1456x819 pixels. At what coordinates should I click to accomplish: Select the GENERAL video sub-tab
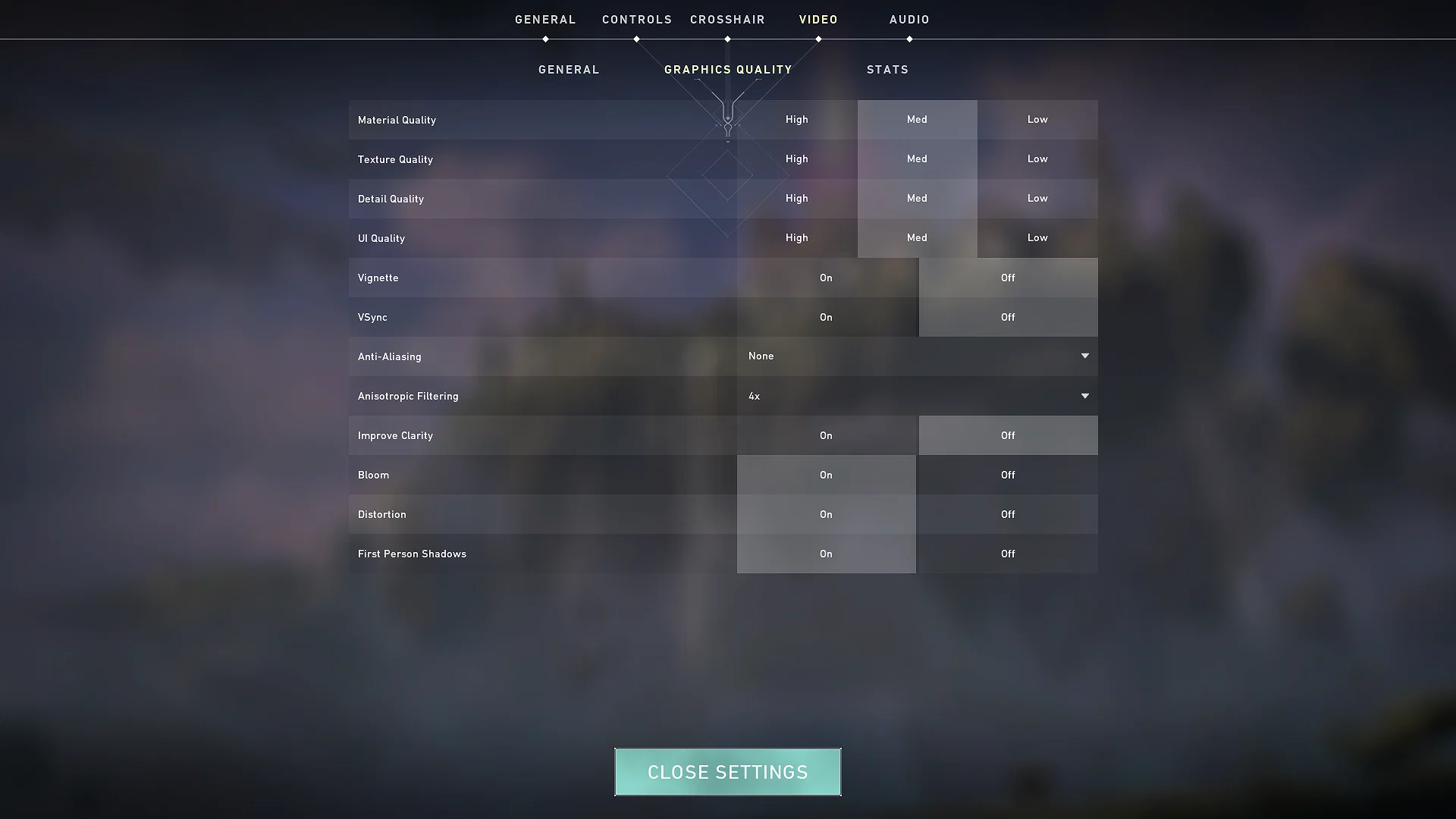(569, 69)
